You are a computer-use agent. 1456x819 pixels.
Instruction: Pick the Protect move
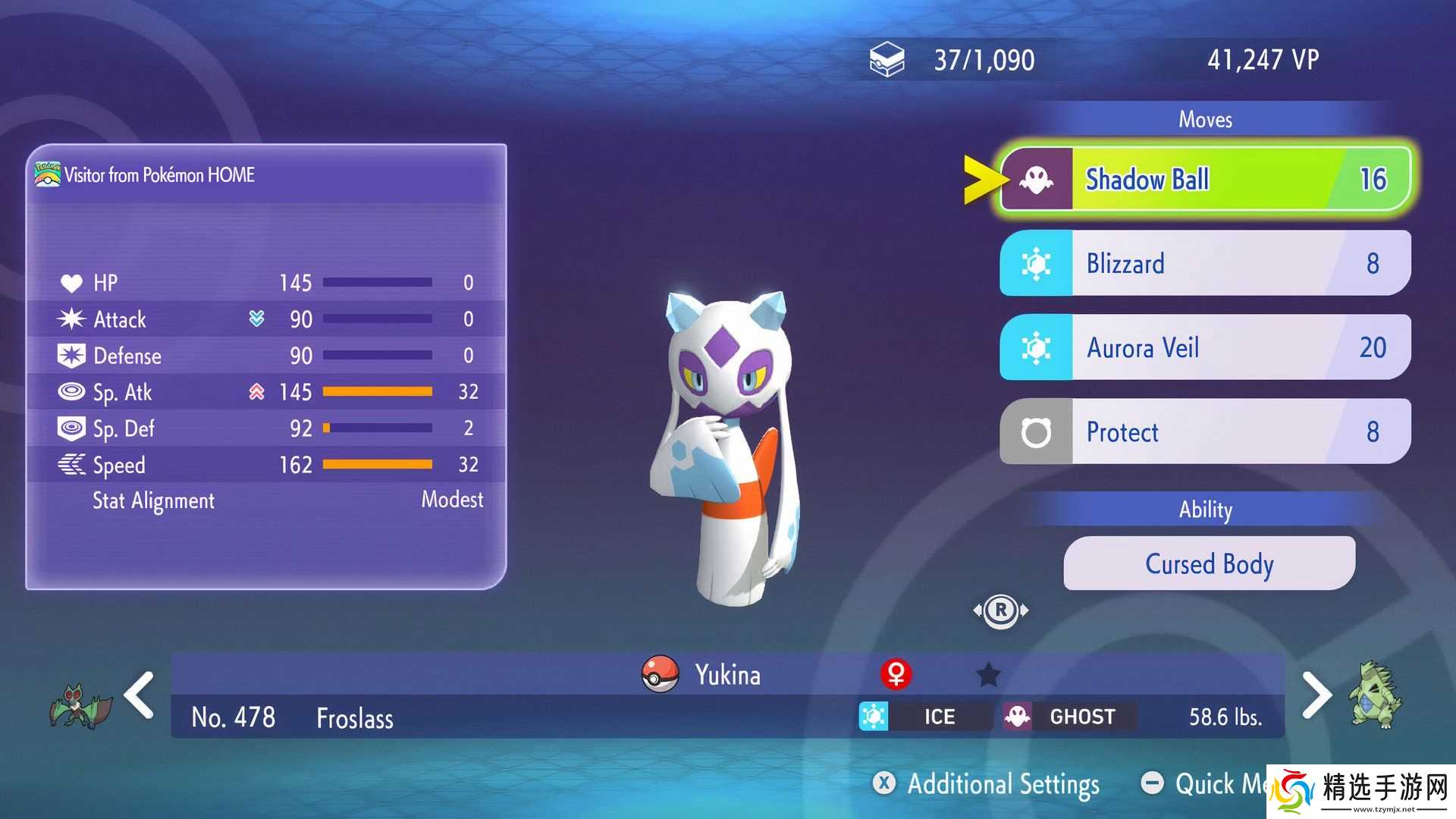(x=1206, y=431)
